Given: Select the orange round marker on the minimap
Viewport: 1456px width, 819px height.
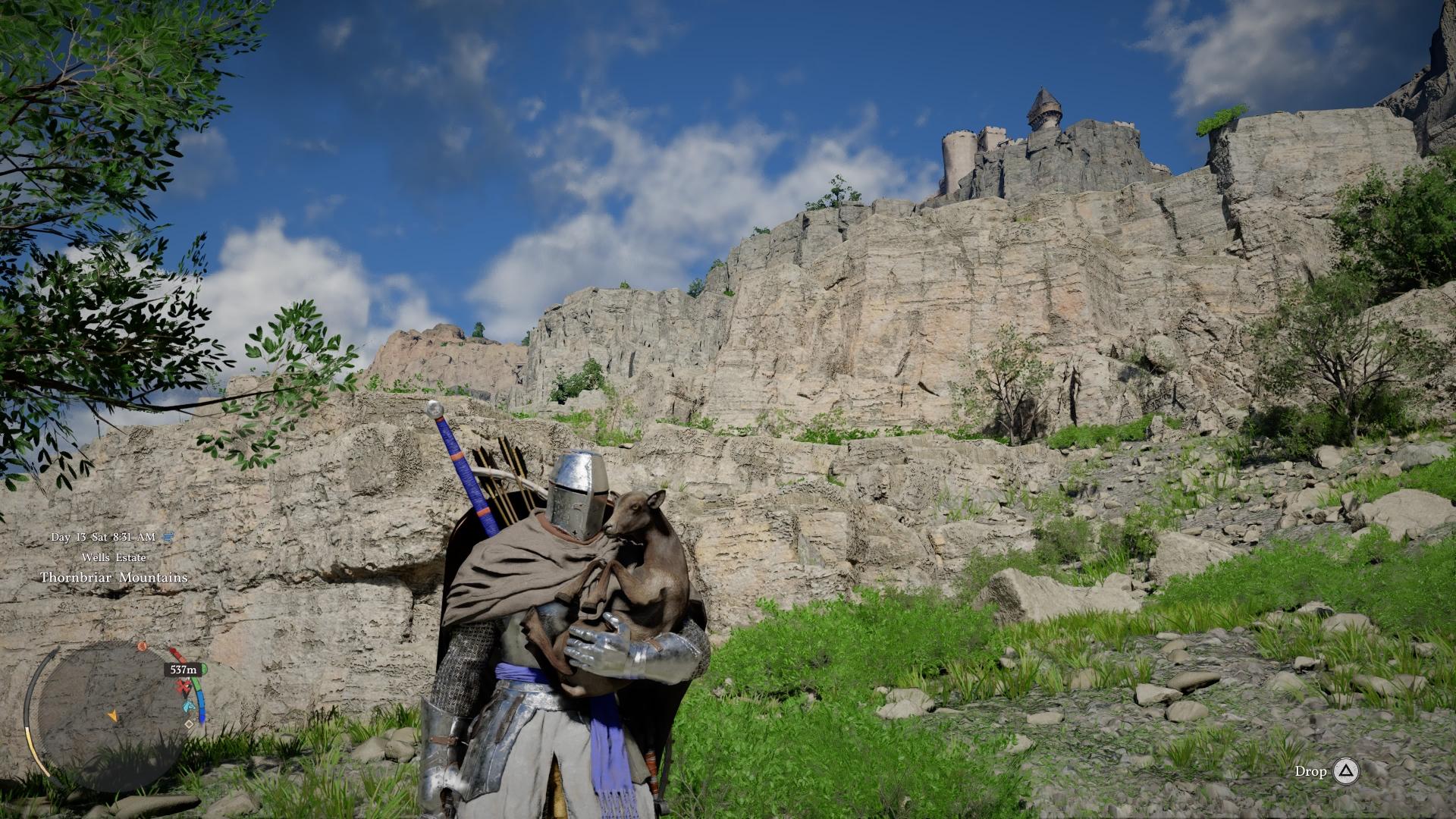Looking at the screenshot, I should 142,647.
